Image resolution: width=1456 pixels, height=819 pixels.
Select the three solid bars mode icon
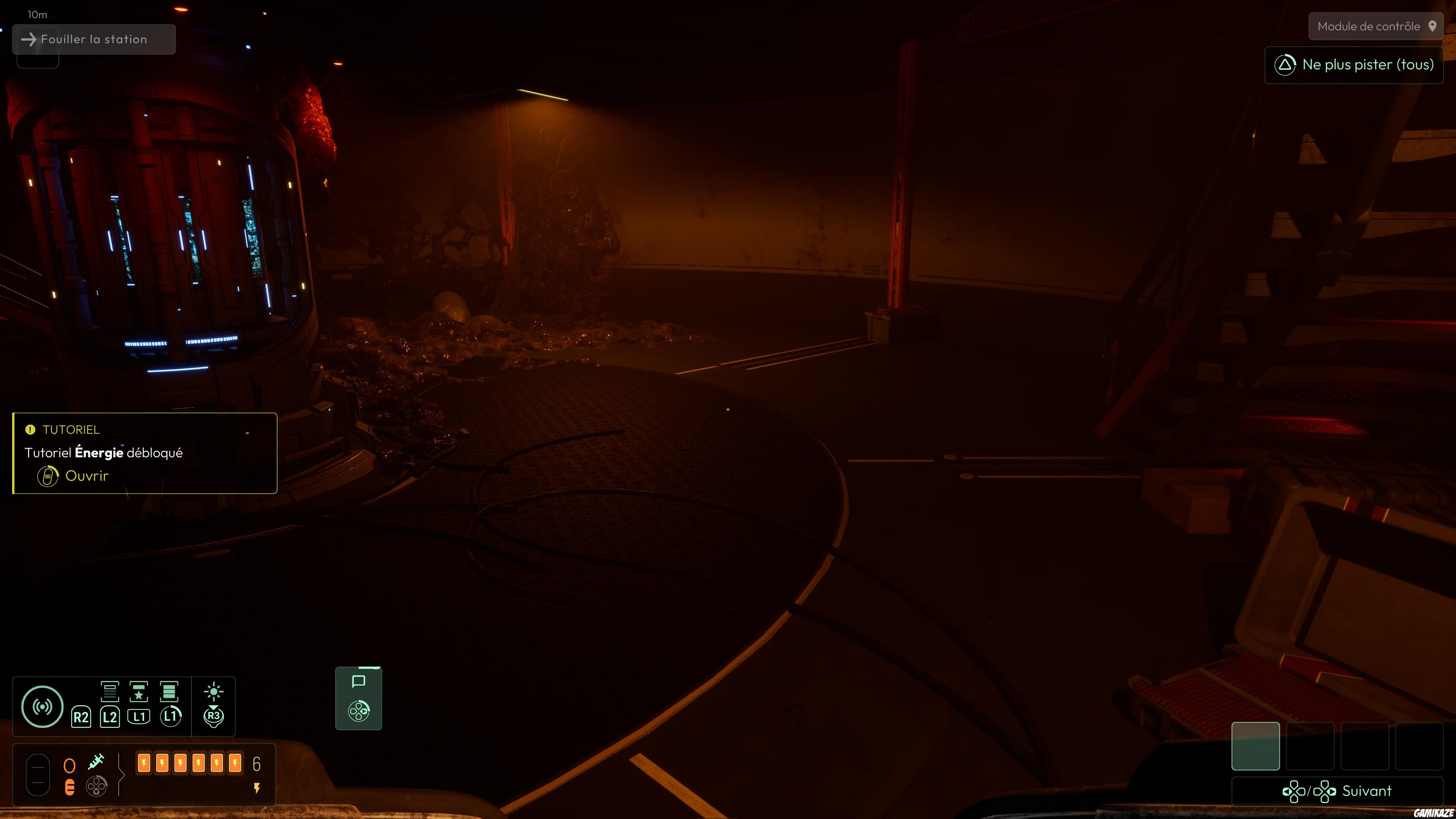[169, 691]
